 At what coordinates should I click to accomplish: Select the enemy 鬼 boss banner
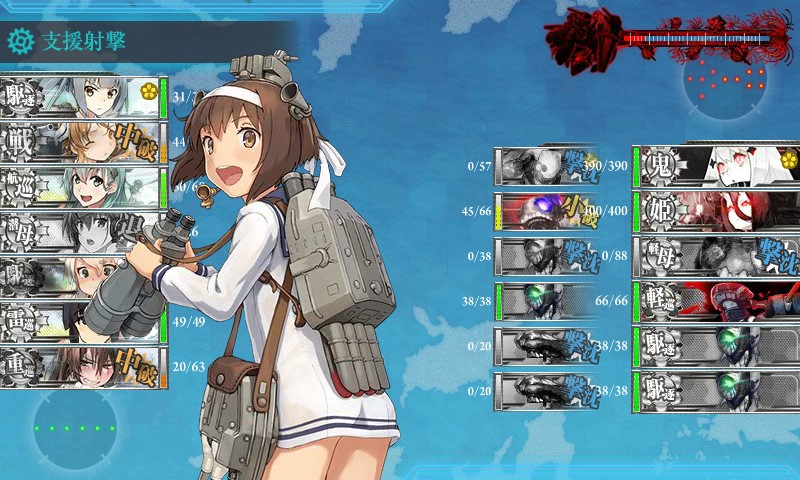pos(715,165)
